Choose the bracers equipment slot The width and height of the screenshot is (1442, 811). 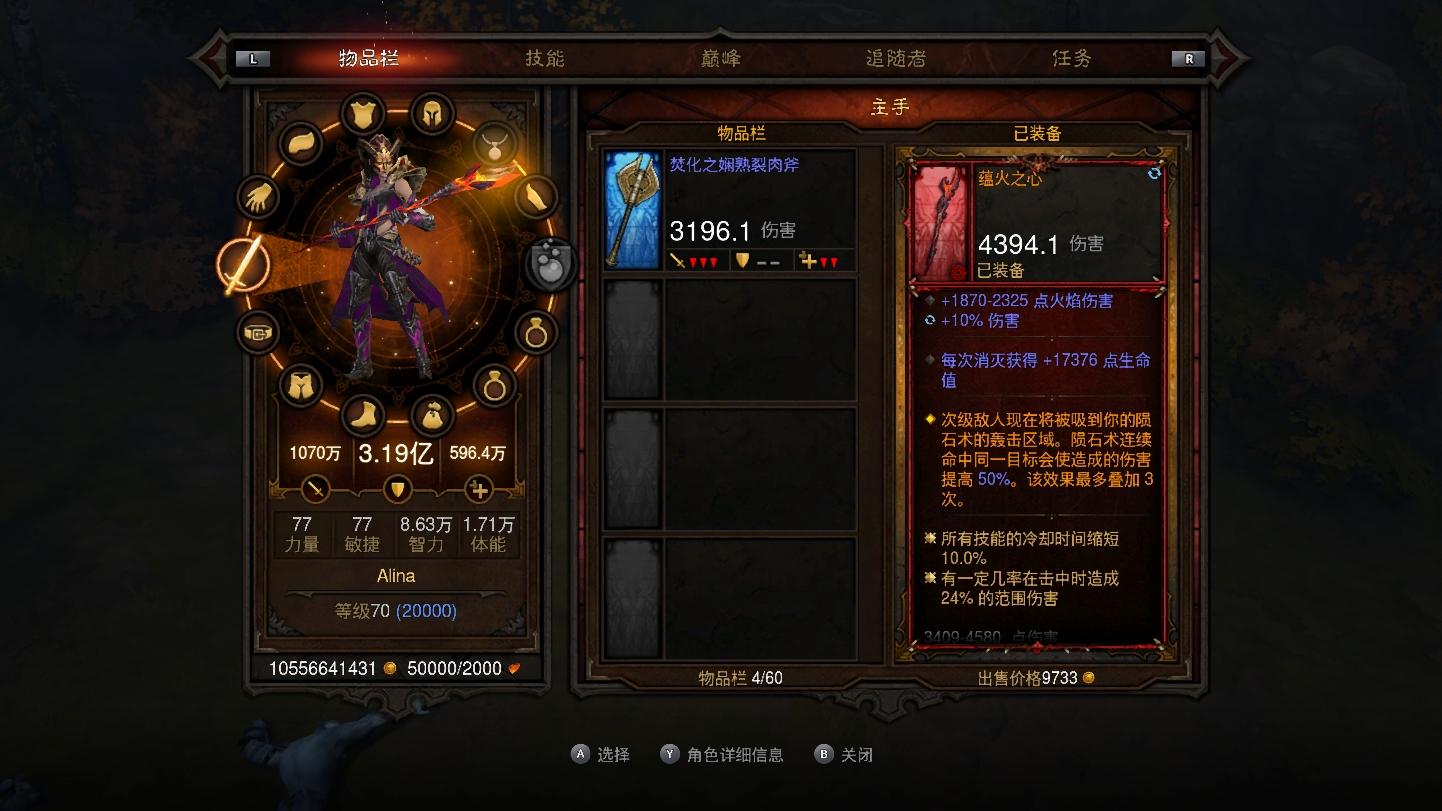click(535, 197)
